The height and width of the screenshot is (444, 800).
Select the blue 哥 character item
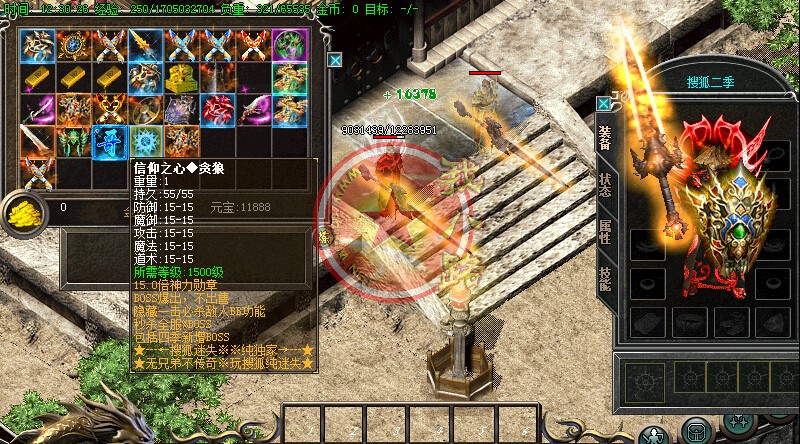pyautogui.click(x=108, y=141)
